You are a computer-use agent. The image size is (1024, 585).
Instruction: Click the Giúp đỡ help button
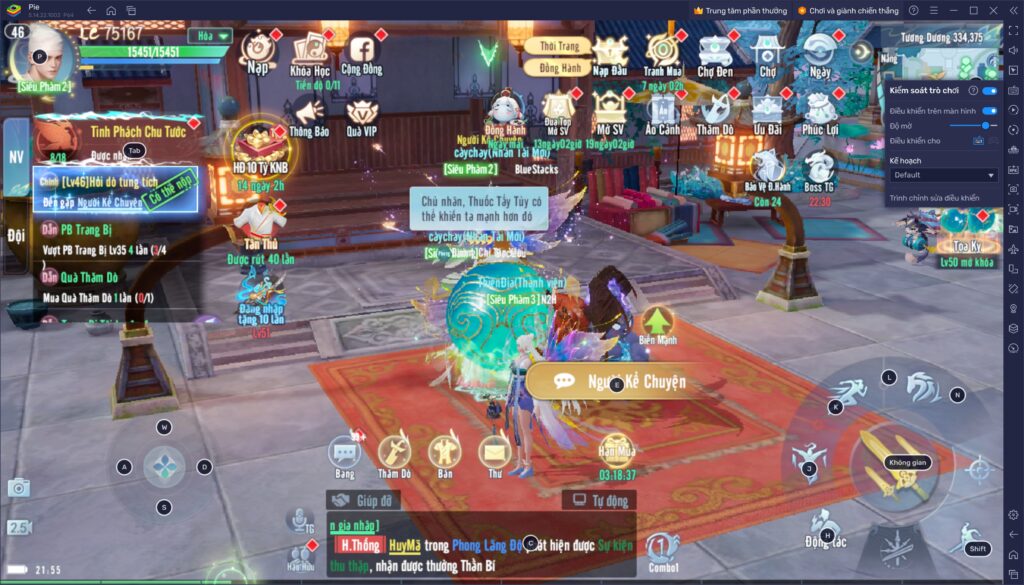coord(366,500)
